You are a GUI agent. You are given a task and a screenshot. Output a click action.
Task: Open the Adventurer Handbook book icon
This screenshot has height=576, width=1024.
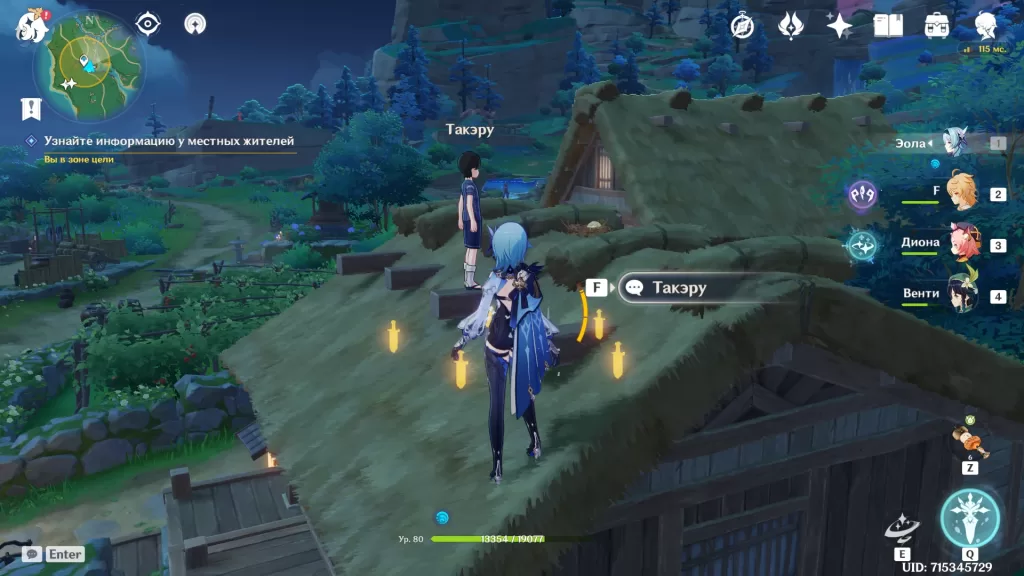(x=888, y=25)
